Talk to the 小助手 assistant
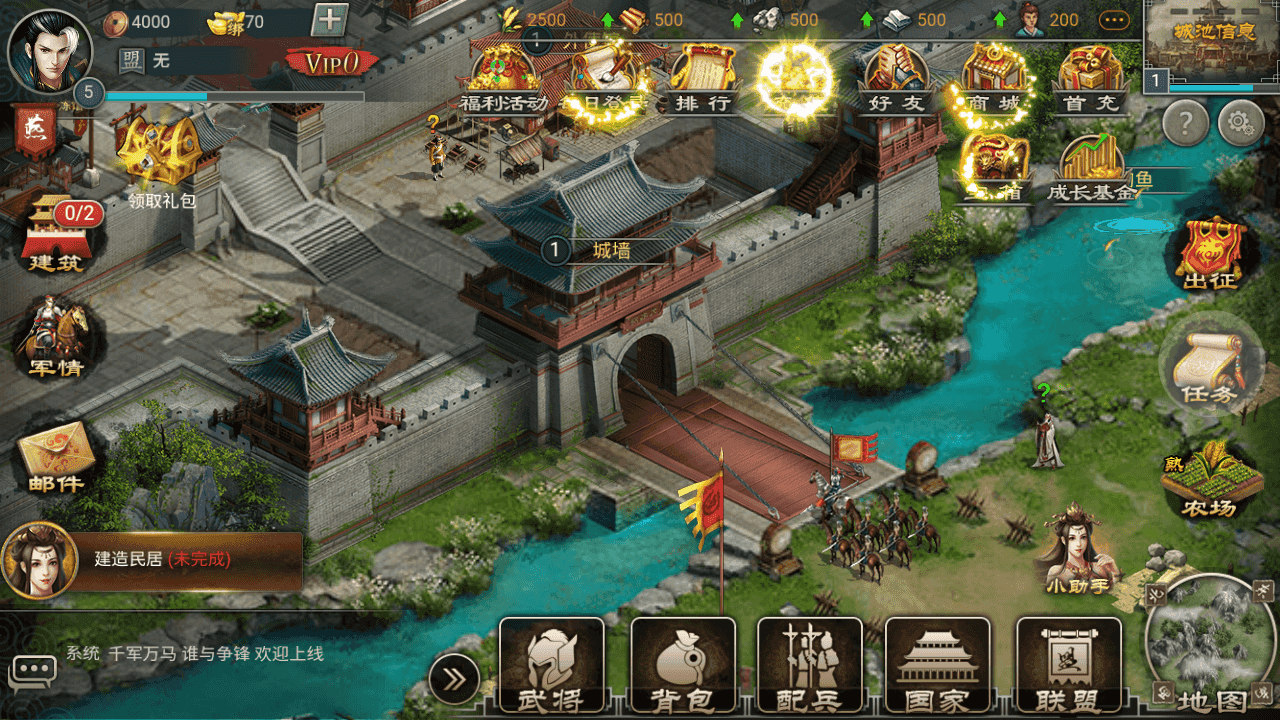The width and height of the screenshot is (1280, 720). tap(1076, 550)
